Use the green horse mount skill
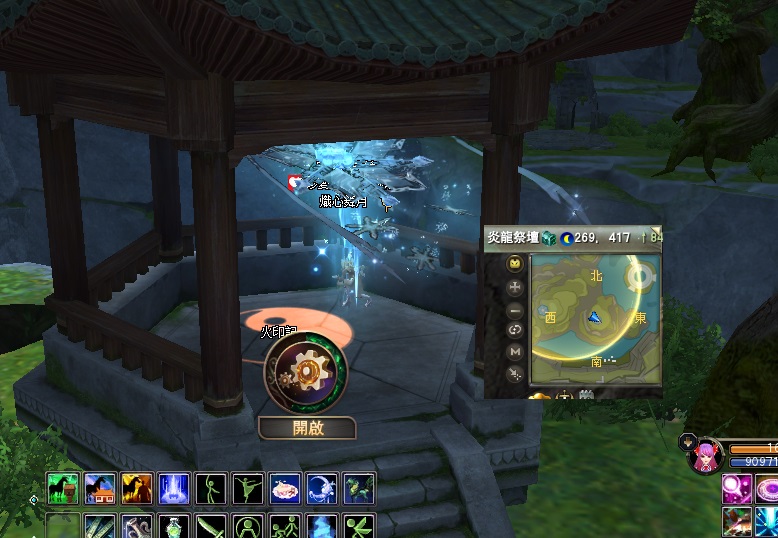 [63, 488]
